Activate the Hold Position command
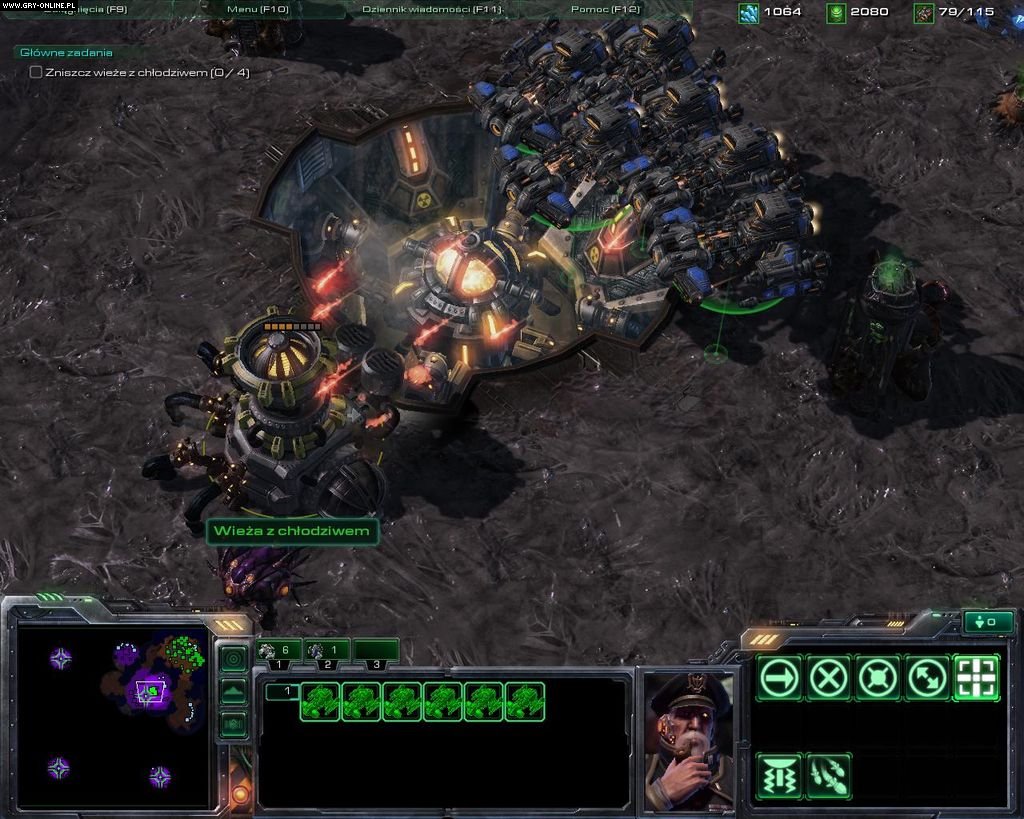Screen dimensions: 1024x819 point(878,679)
